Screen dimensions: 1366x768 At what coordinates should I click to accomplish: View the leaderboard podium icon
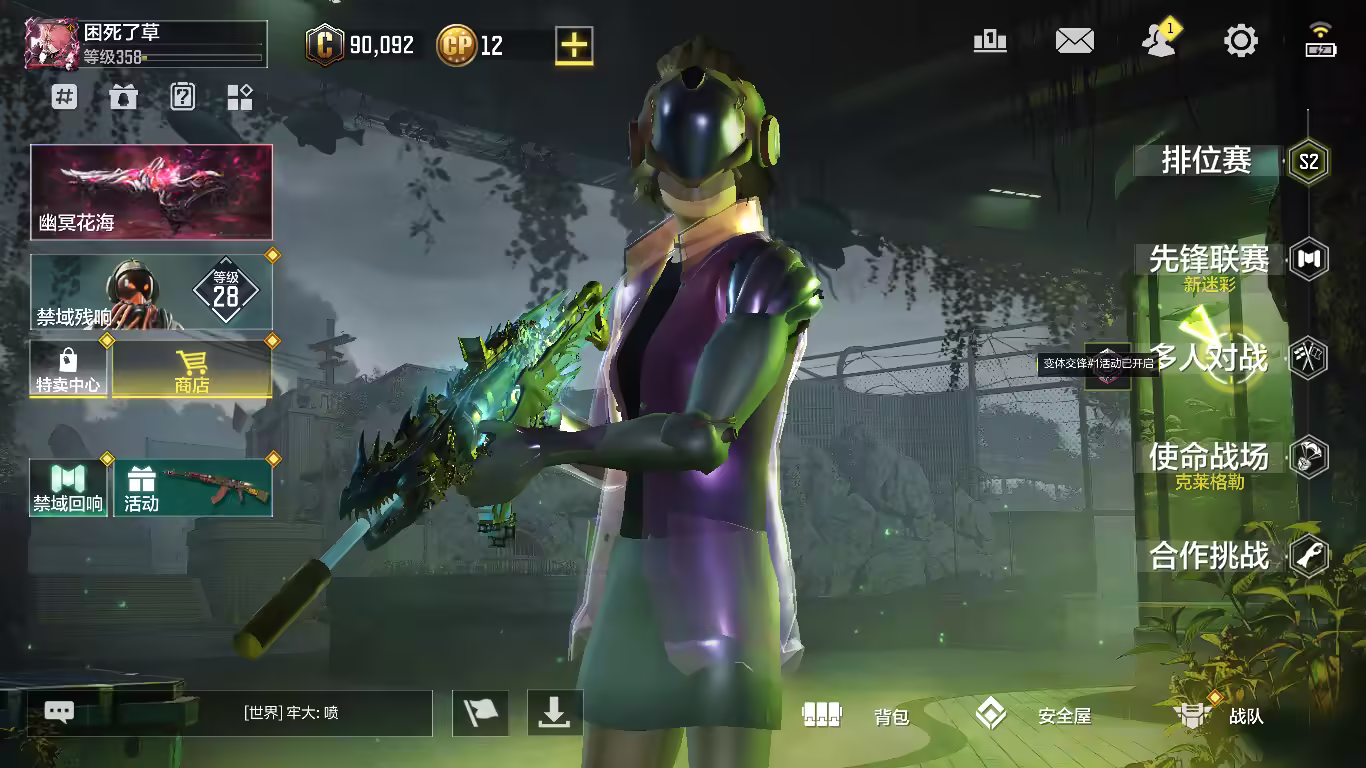click(x=990, y=41)
